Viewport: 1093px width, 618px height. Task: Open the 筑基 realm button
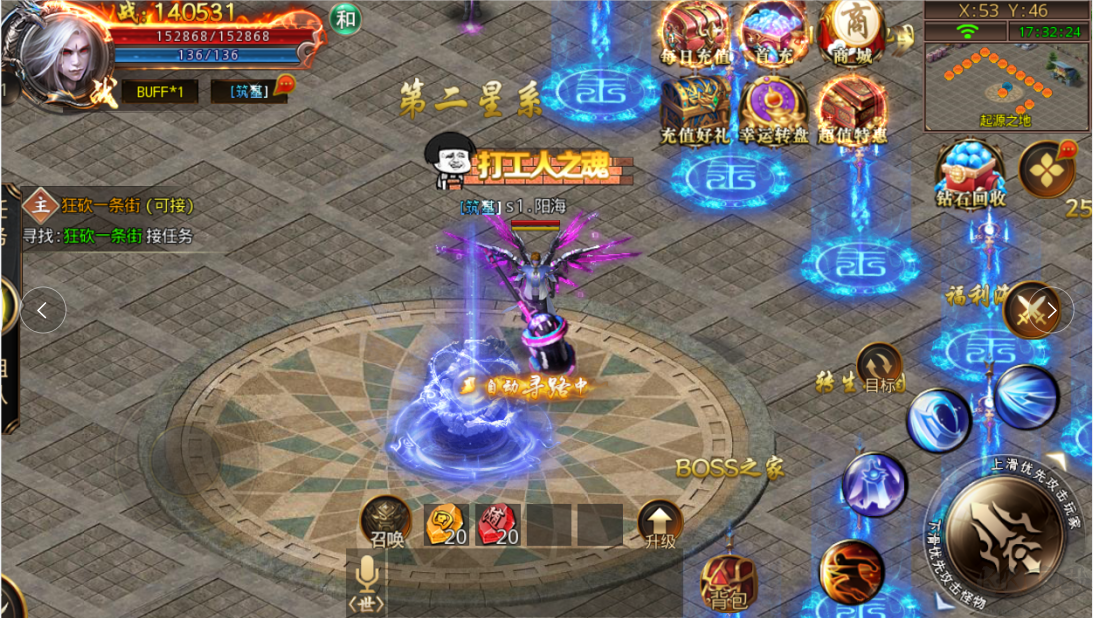[247, 92]
